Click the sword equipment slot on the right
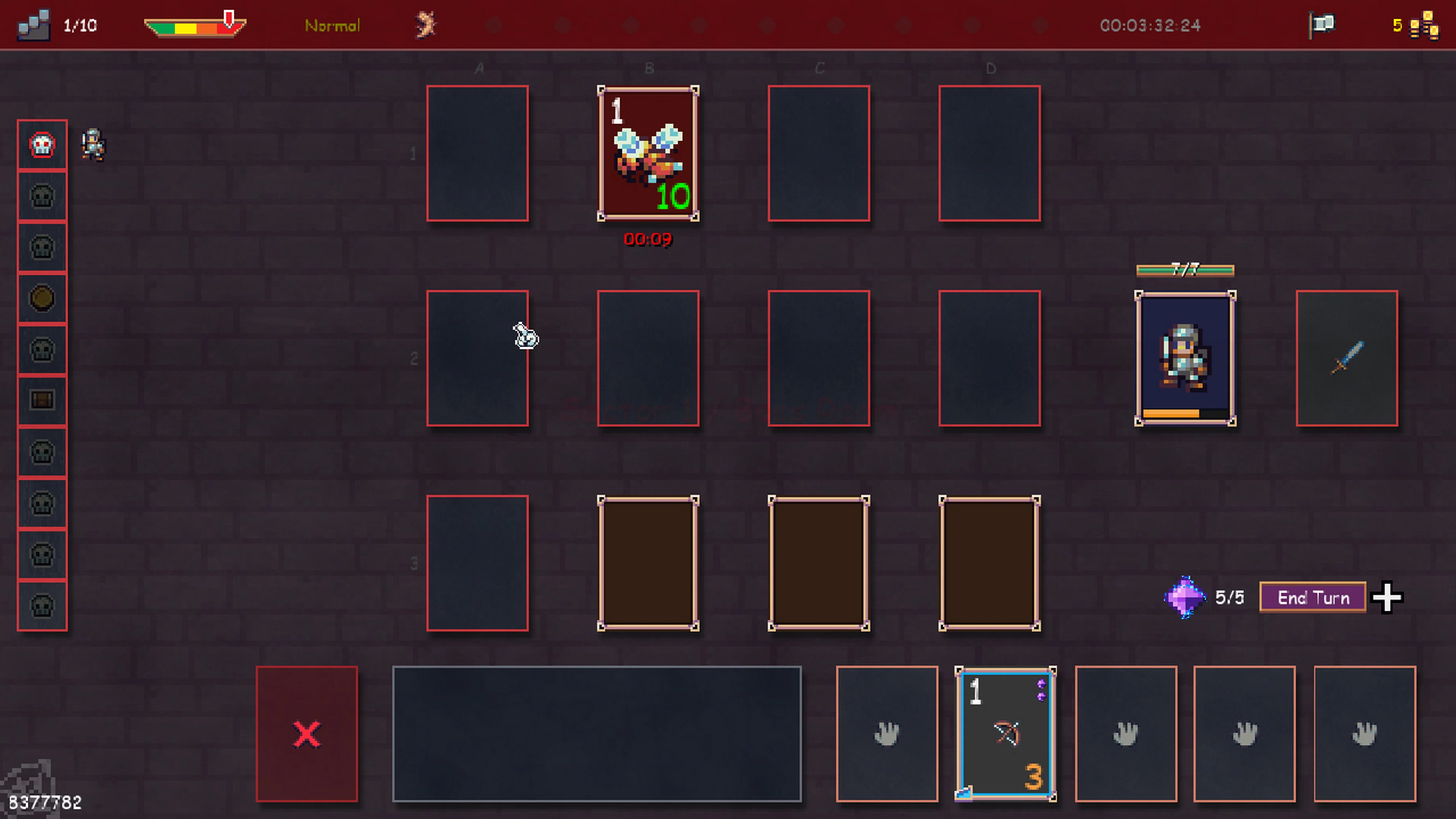This screenshot has width=1456, height=819. (x=1348, y=358)
